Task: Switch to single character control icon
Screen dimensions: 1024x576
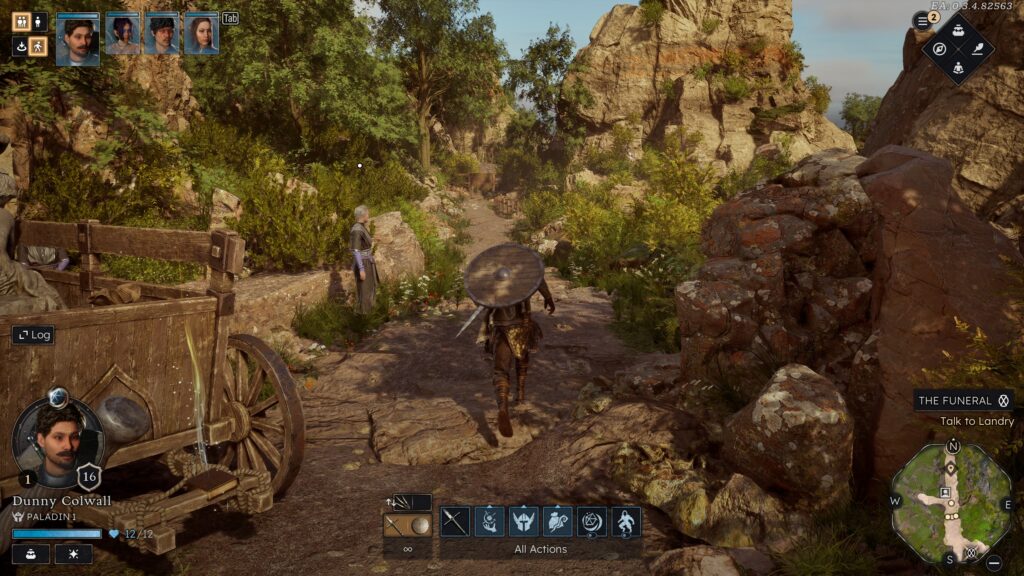Action: tap(39, 21)
